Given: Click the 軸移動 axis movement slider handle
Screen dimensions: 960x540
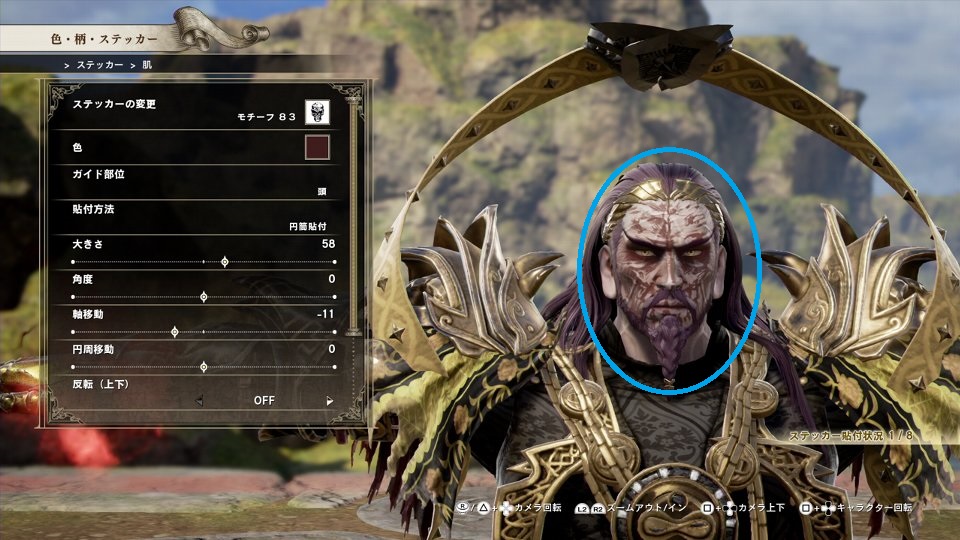Looking at the screenshot, I should coord(175,332).
